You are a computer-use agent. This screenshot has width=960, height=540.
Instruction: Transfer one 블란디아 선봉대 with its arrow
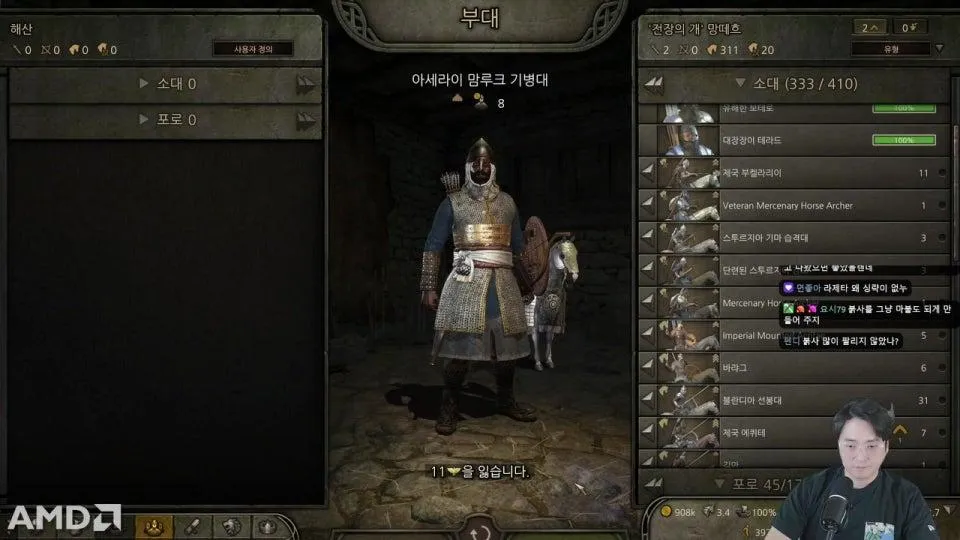[648, 401]
